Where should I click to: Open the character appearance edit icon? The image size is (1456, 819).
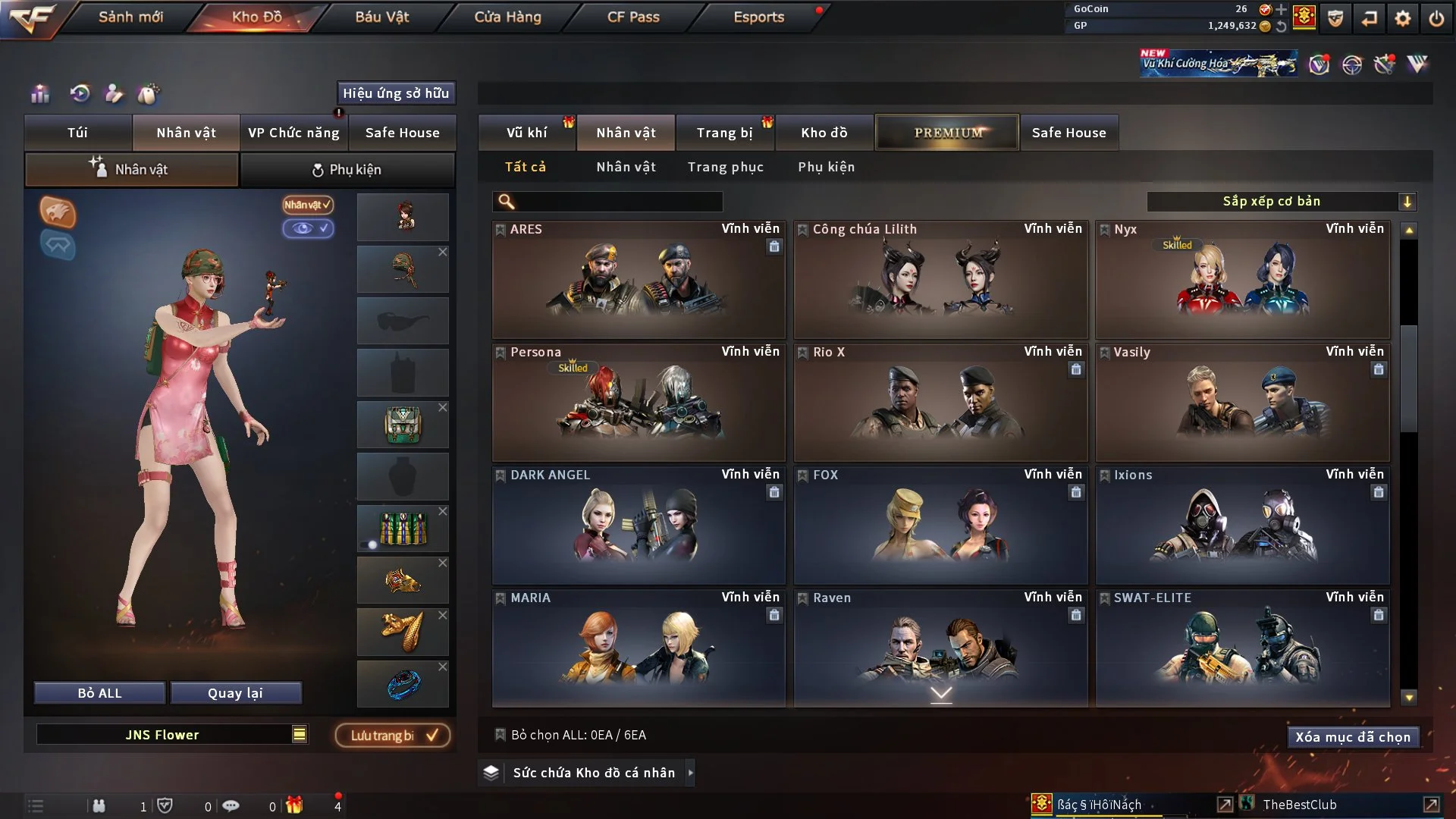click(115, 94)
